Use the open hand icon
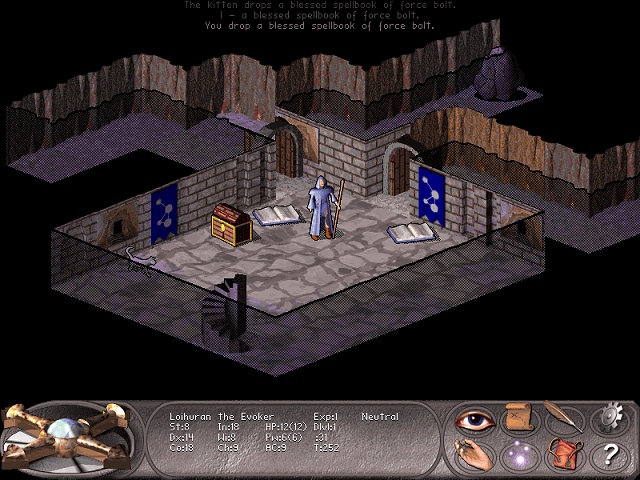 pyautogui.click(x=473, y=456)
